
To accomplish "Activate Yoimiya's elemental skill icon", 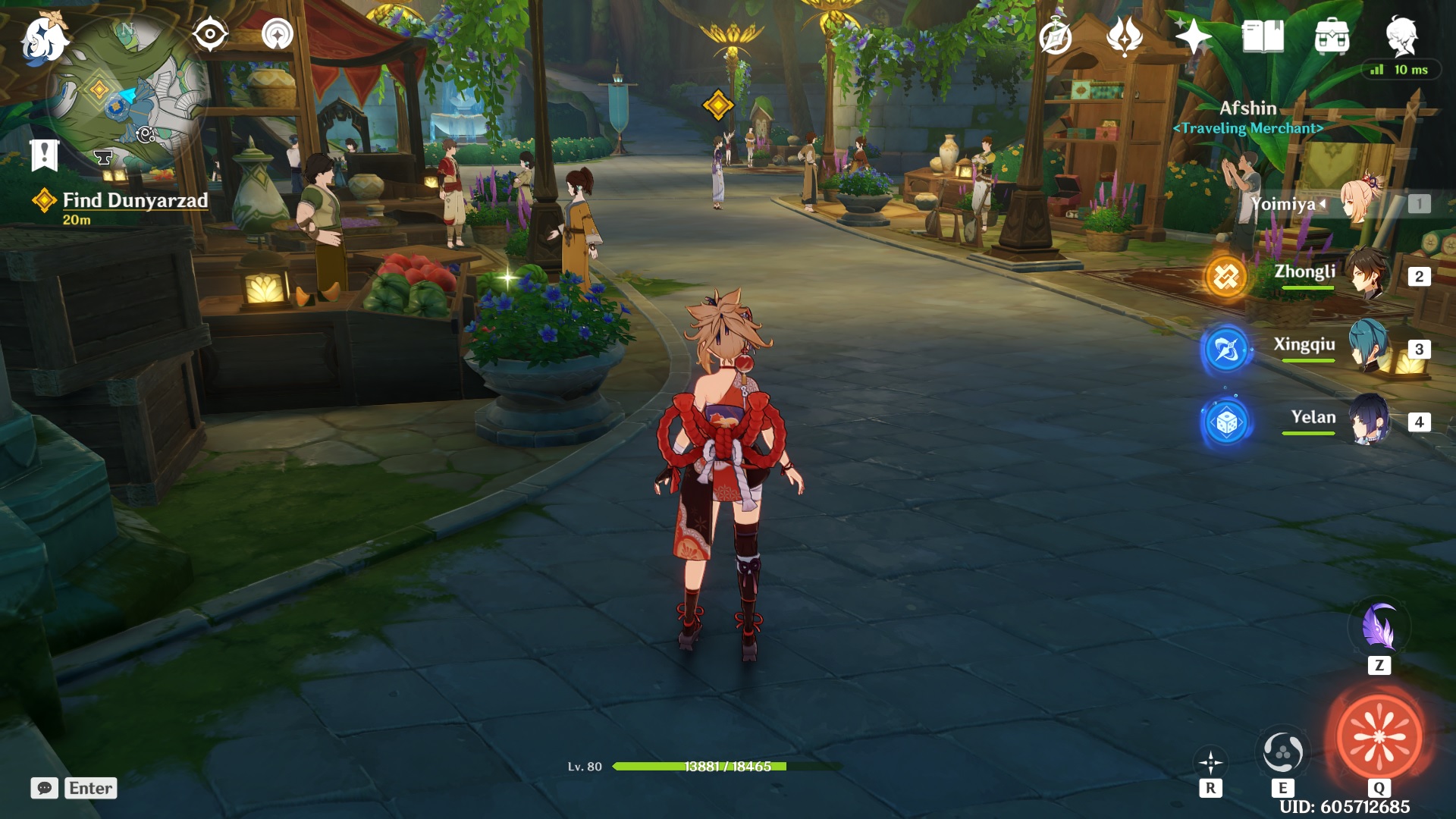I will [1282, 752].
